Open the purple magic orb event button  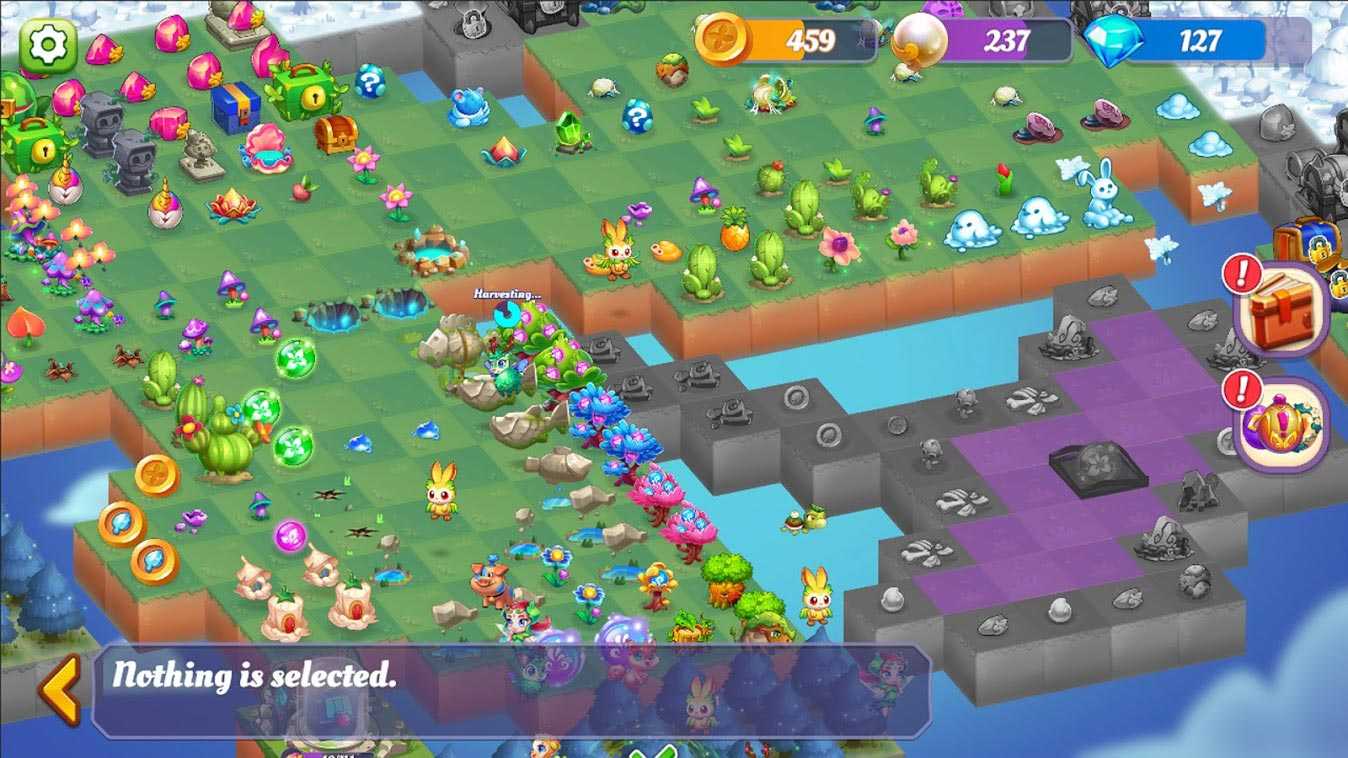click(1283, 424)
